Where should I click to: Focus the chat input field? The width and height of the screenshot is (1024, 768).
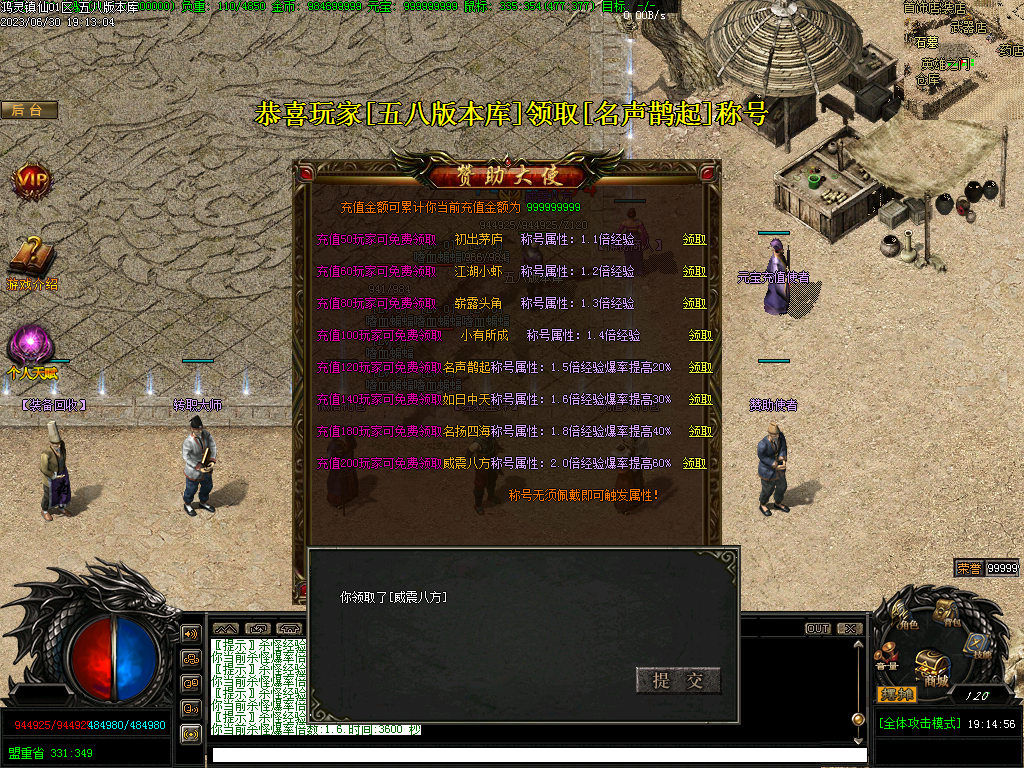(540, 755)
